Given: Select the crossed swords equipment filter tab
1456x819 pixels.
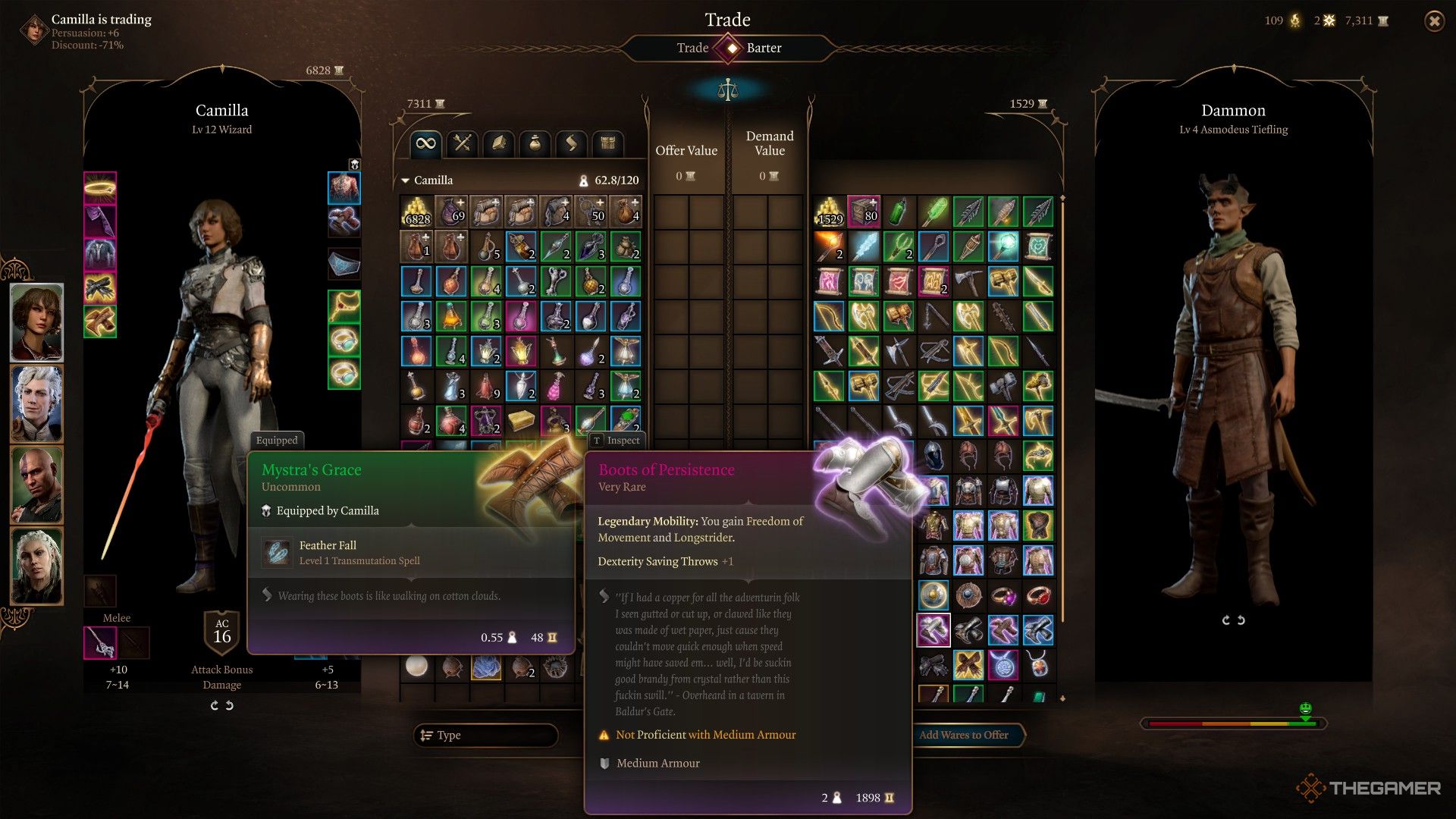Looking at the screenshot, I should click(x=463, y=143).
